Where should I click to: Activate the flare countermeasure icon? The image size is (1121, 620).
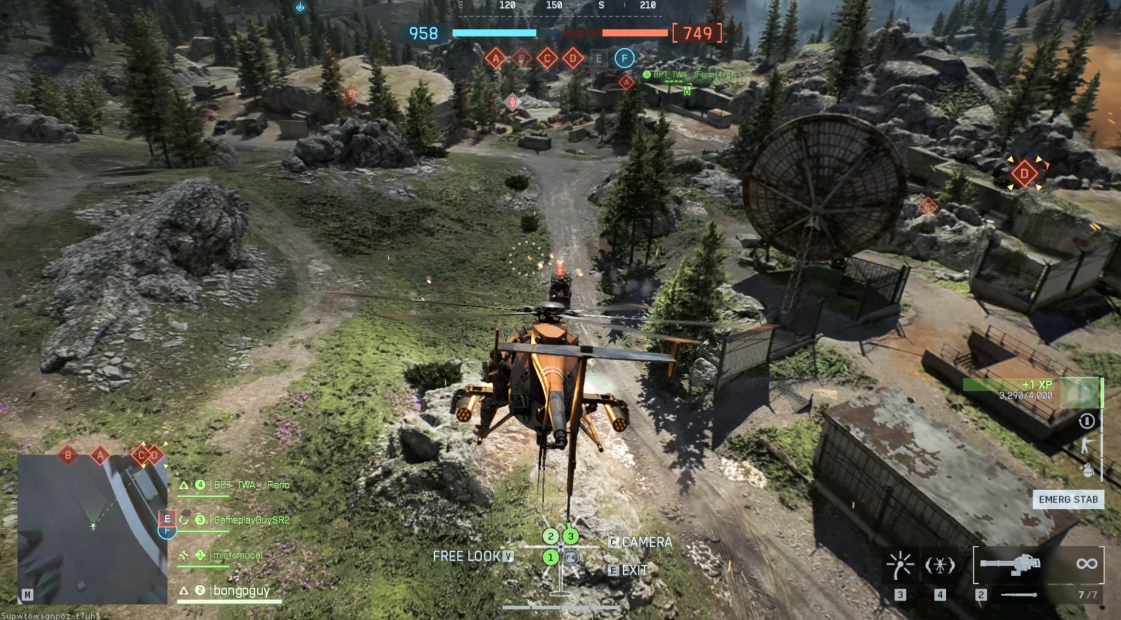point(900,565)
